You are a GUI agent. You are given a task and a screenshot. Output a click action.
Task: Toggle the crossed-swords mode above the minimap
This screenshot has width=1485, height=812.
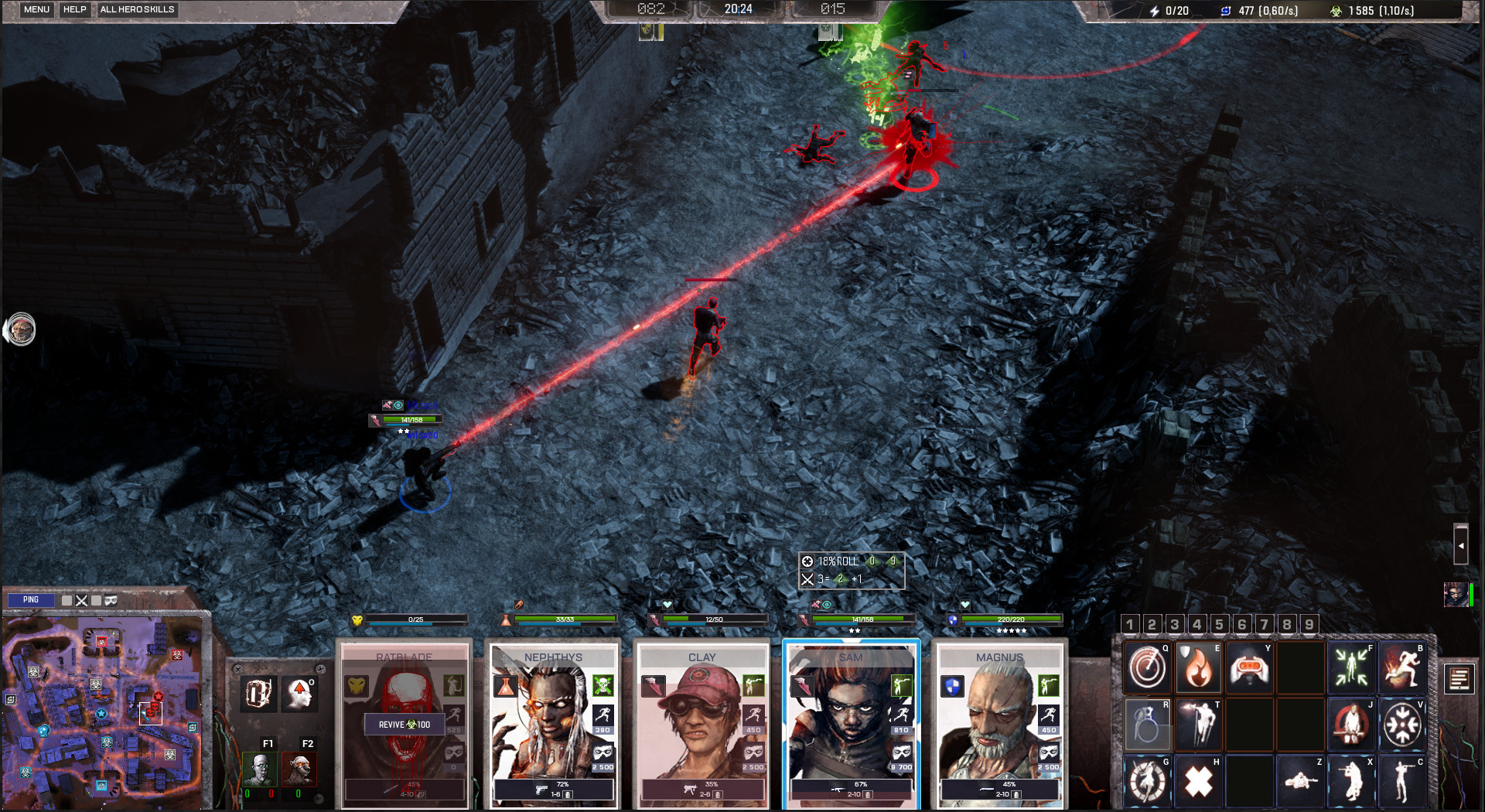coord(81,601)
